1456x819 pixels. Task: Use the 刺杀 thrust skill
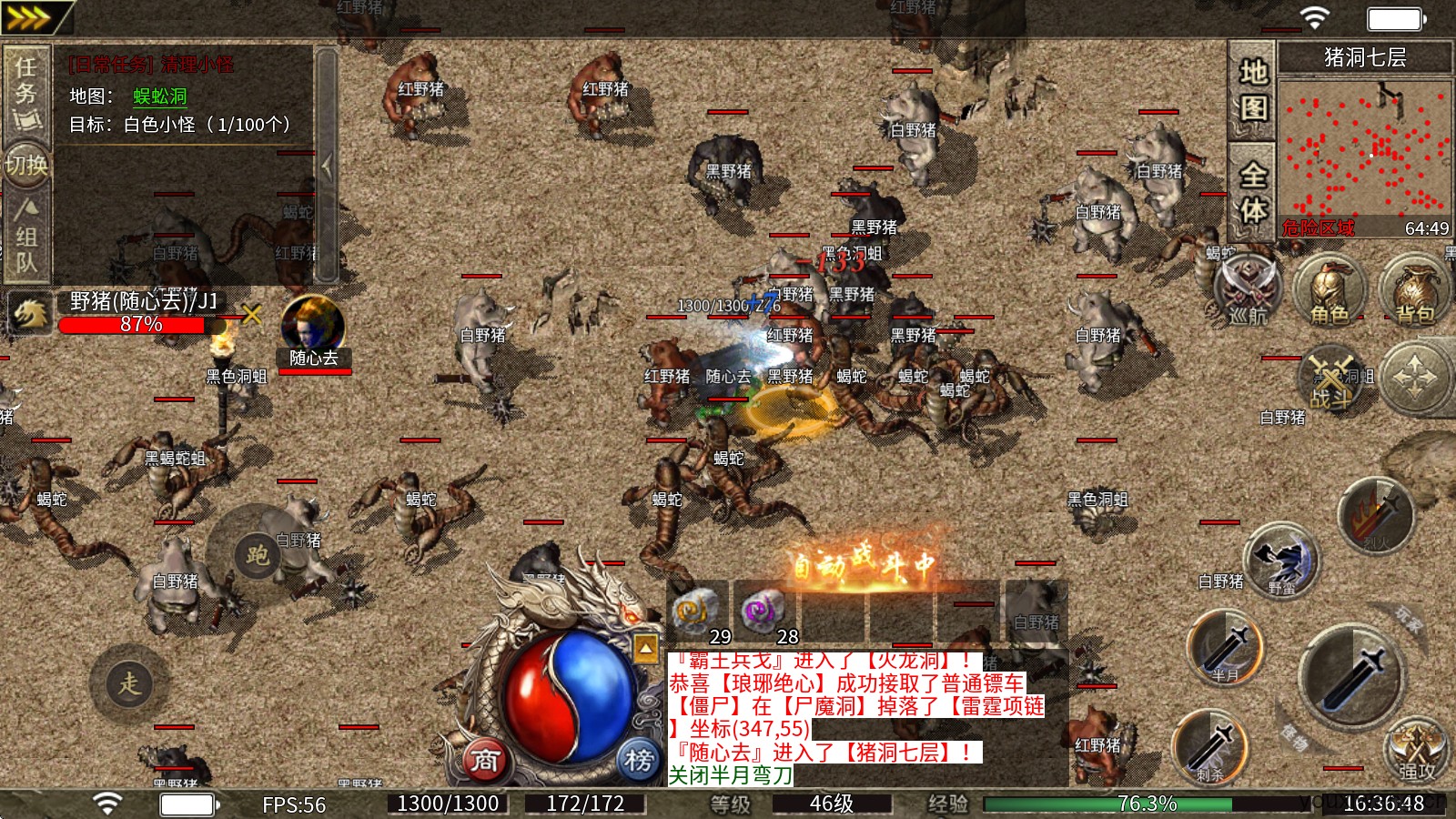[1209, 746]
